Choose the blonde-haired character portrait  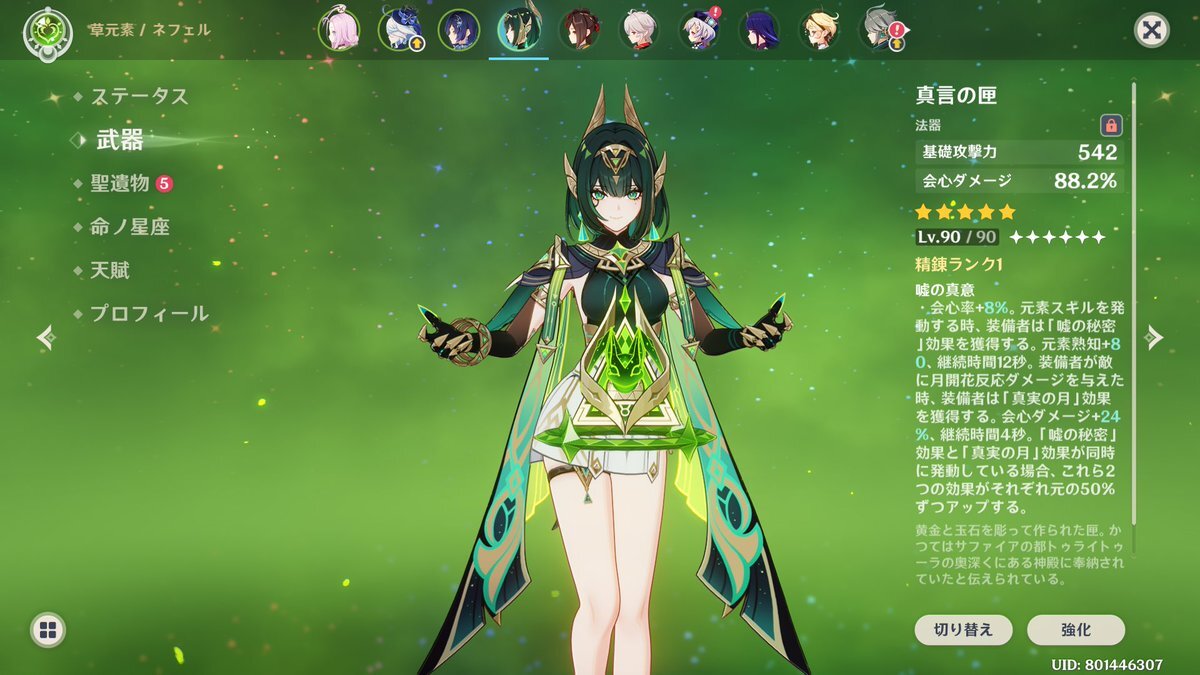tap(819, 30)
